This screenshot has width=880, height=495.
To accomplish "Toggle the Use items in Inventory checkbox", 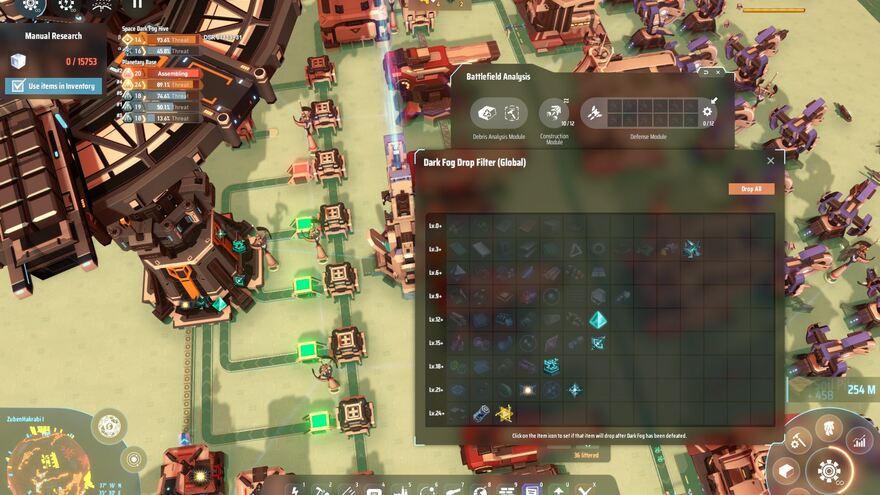I will [16, 86].
